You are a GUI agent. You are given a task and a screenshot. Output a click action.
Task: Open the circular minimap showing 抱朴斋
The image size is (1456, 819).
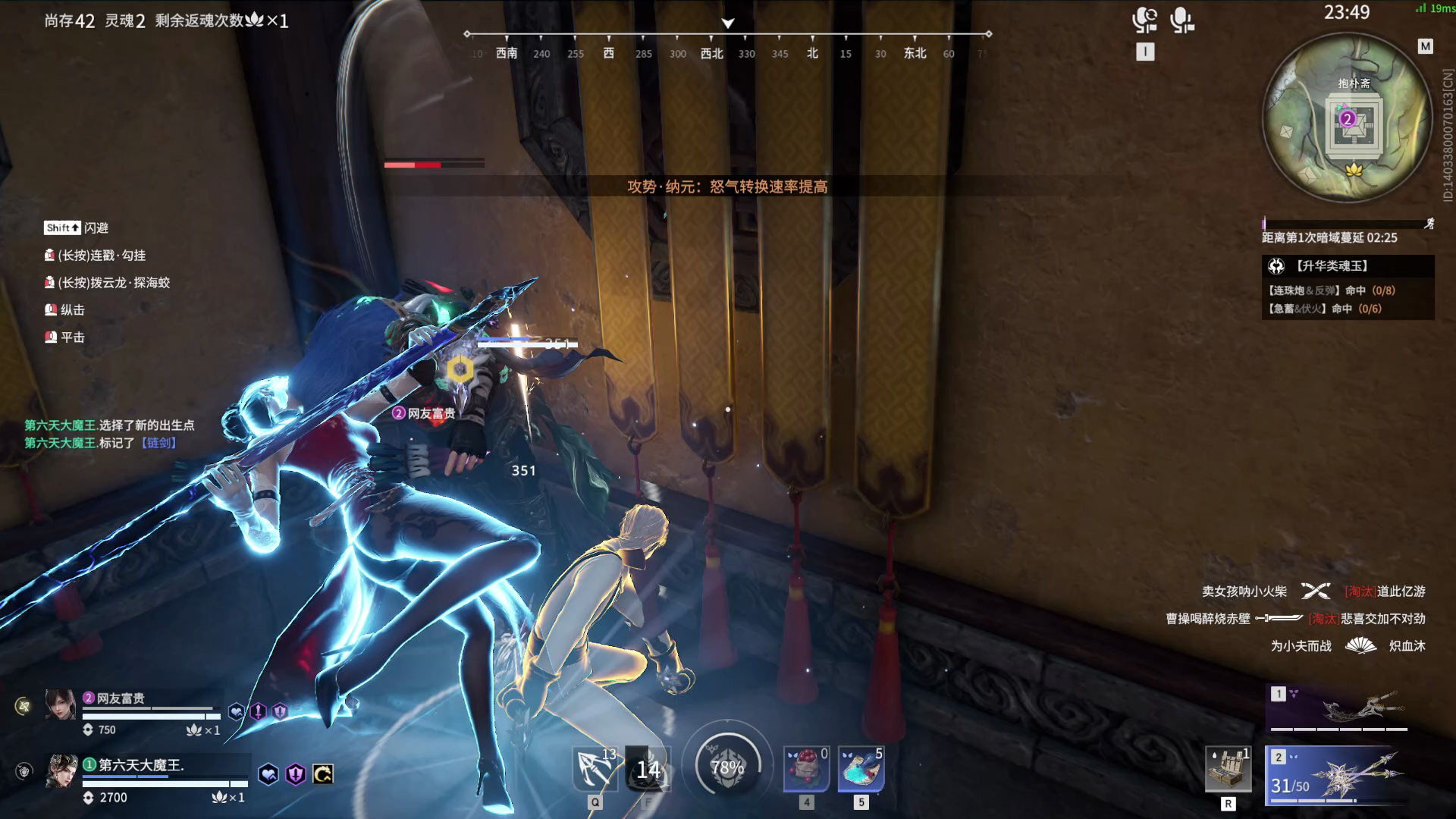(1347, 119)
